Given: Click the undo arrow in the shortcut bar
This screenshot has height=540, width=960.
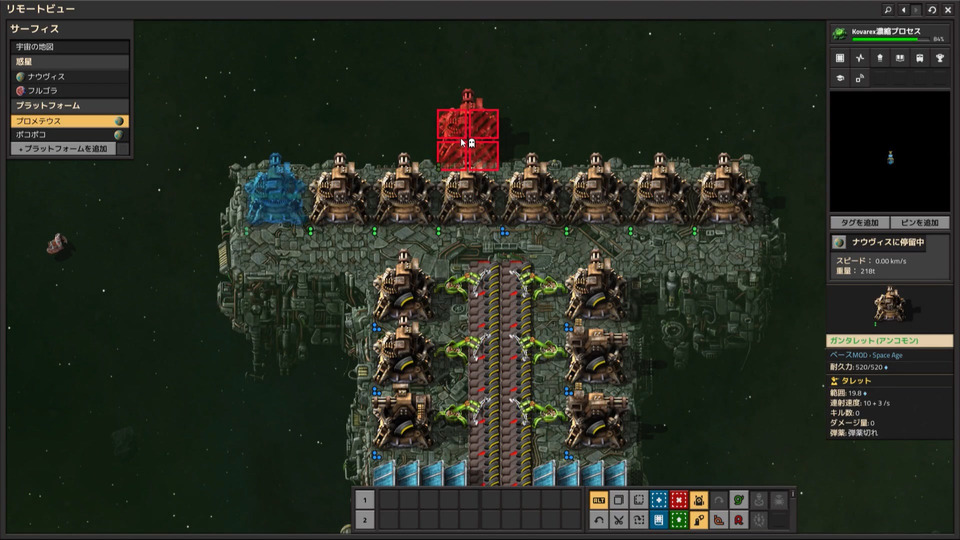Looking at the screenshot, I should pos(598,519).
